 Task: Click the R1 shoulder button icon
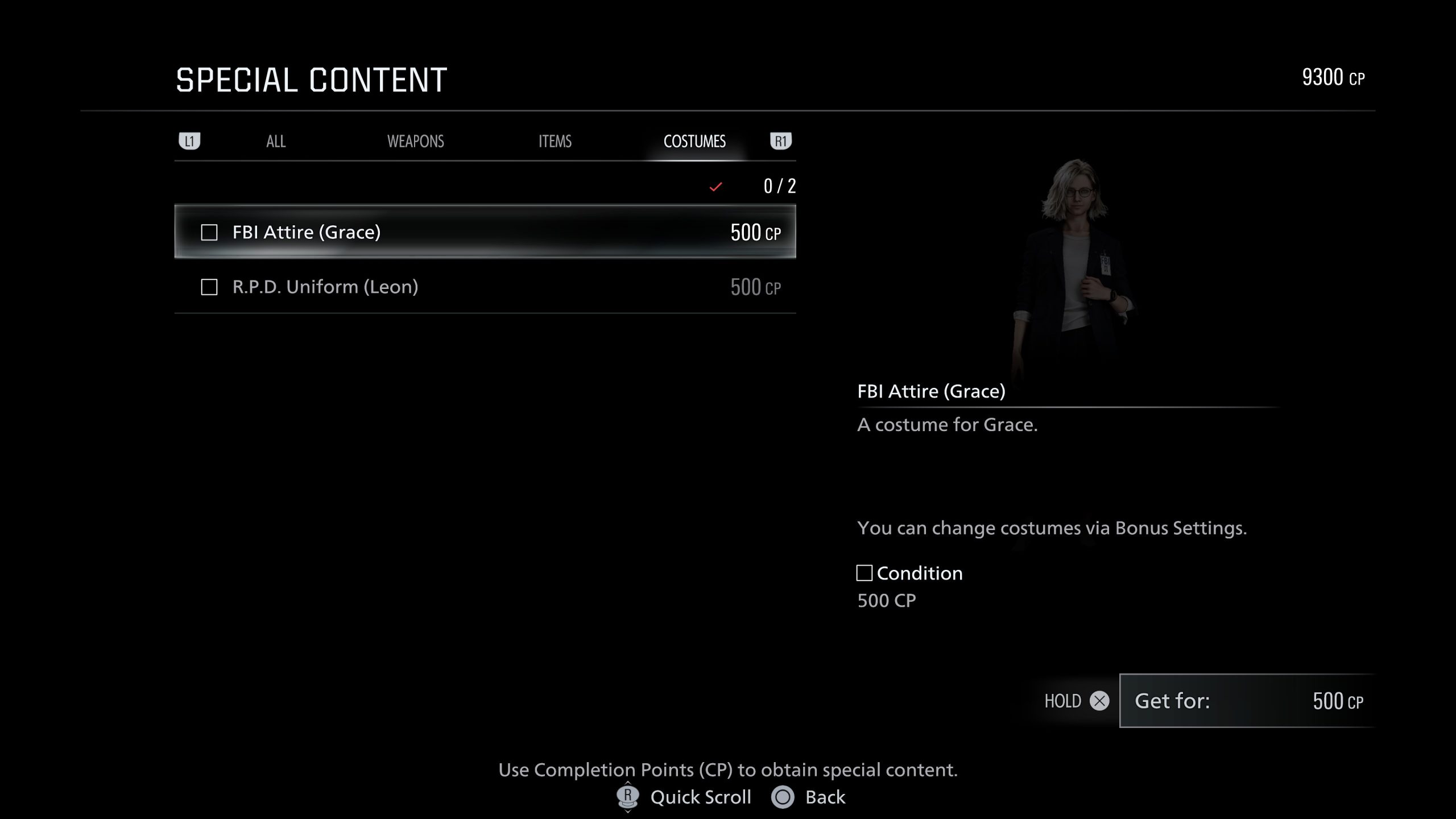[780, 140]
